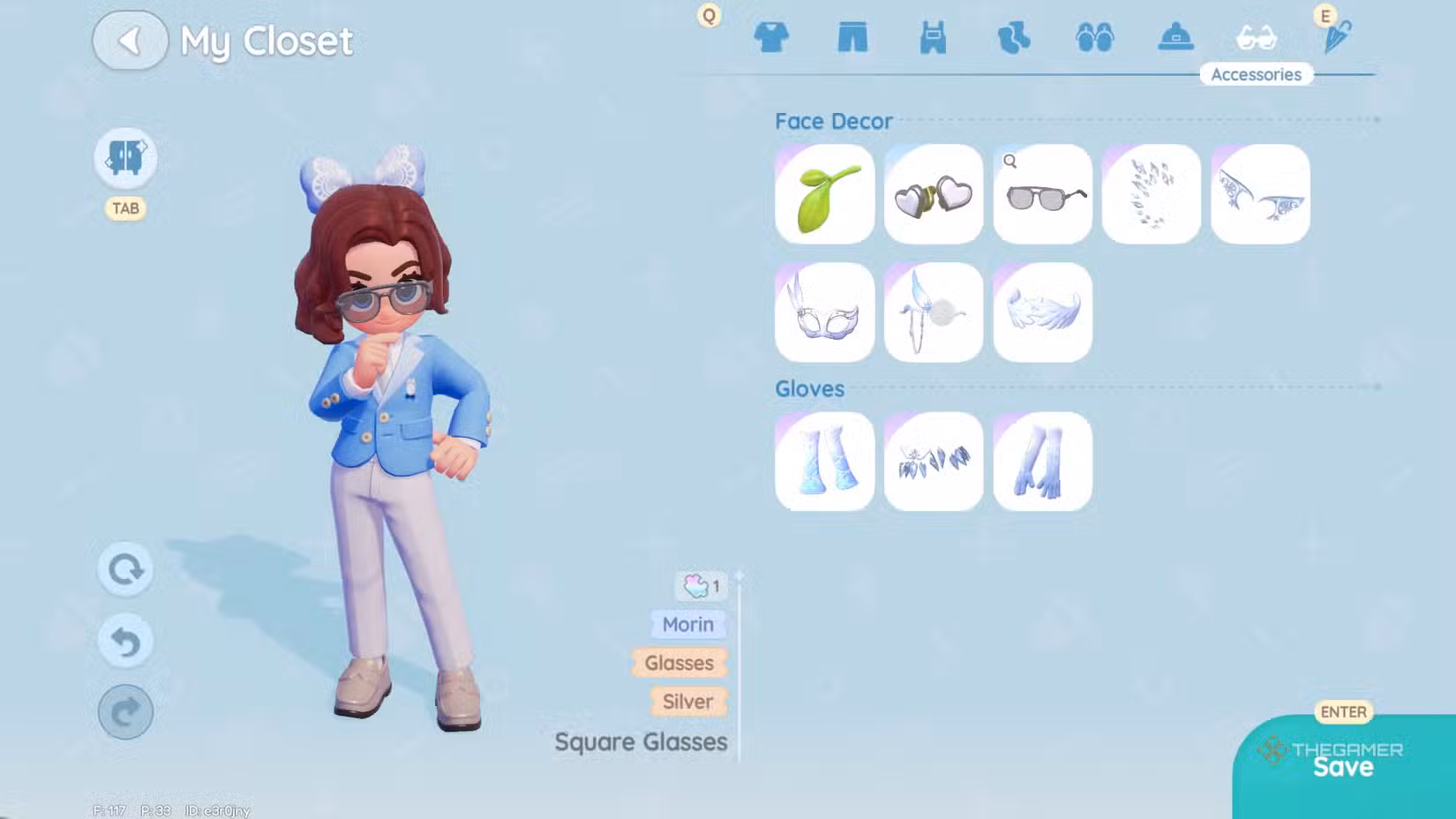Go back from My Closet
This screenshot has width=1456, height=819.
pos(130,41)
